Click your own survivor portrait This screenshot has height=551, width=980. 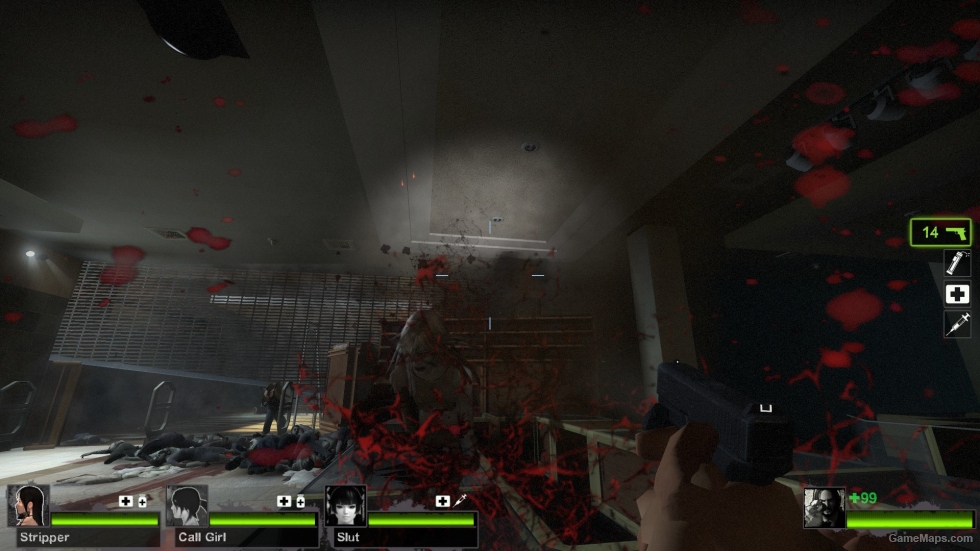pyautogui.click(x=824, y=508)
